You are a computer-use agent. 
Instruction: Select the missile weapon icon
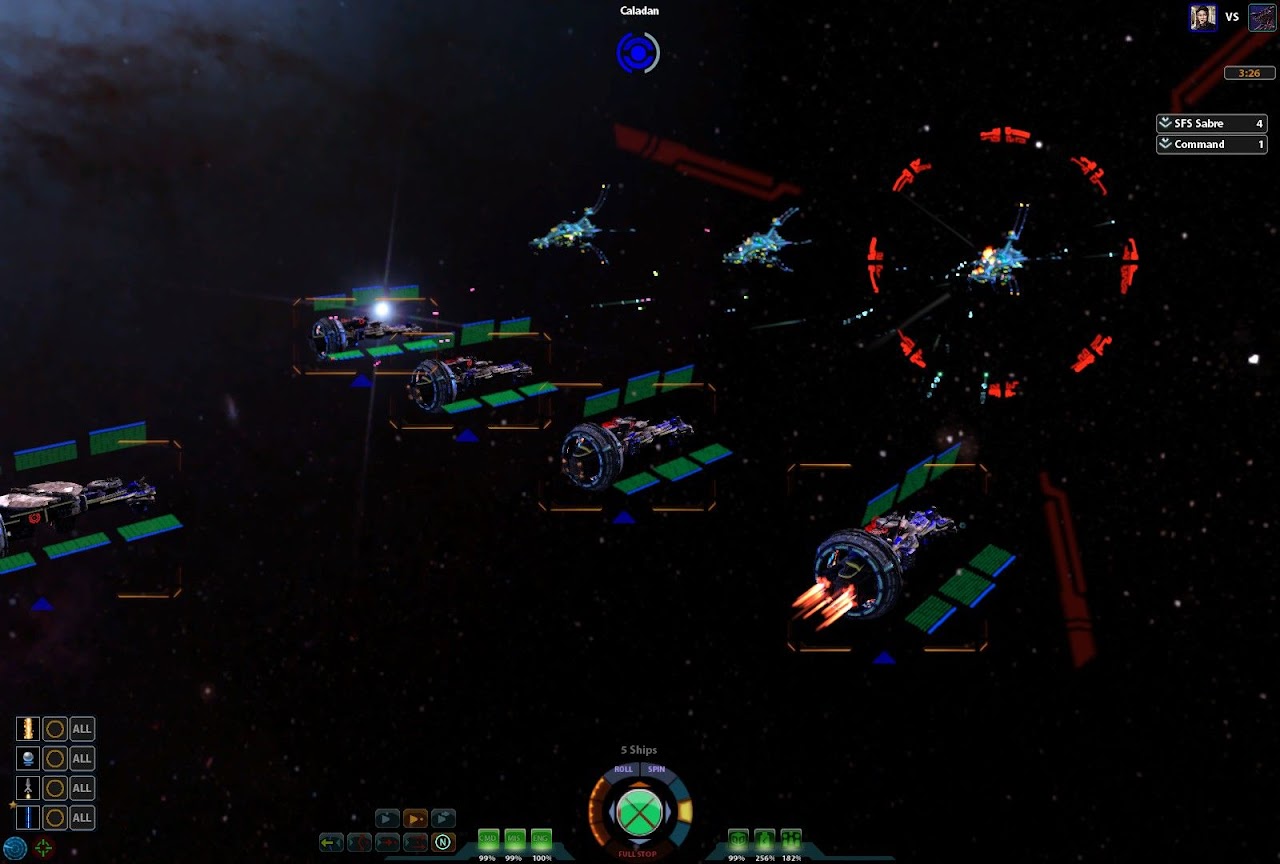coord(27,788)
